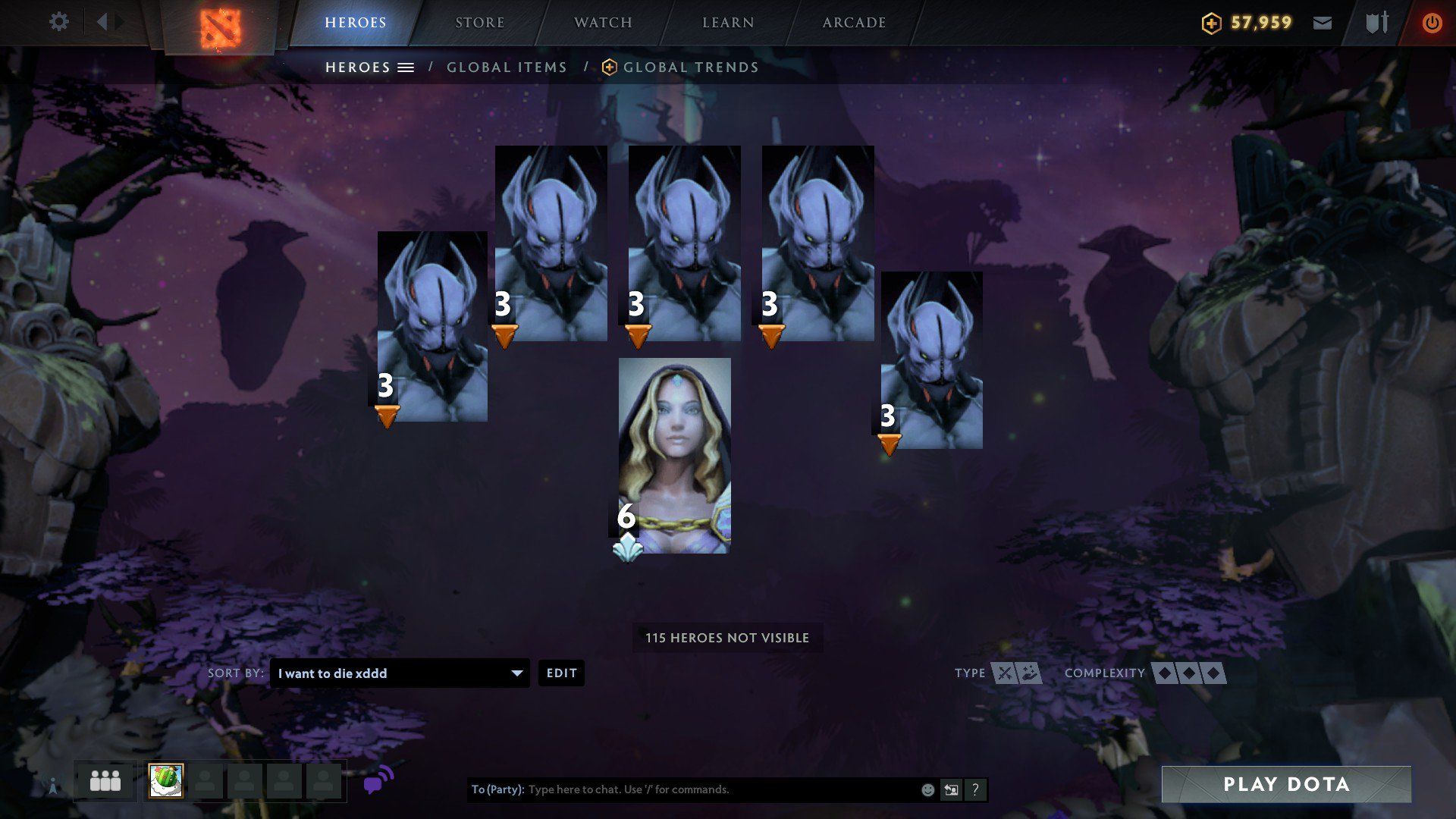Screen dimensions: 1456x819
Task: Open the chat help question mark
Action: tap(975, 789)
